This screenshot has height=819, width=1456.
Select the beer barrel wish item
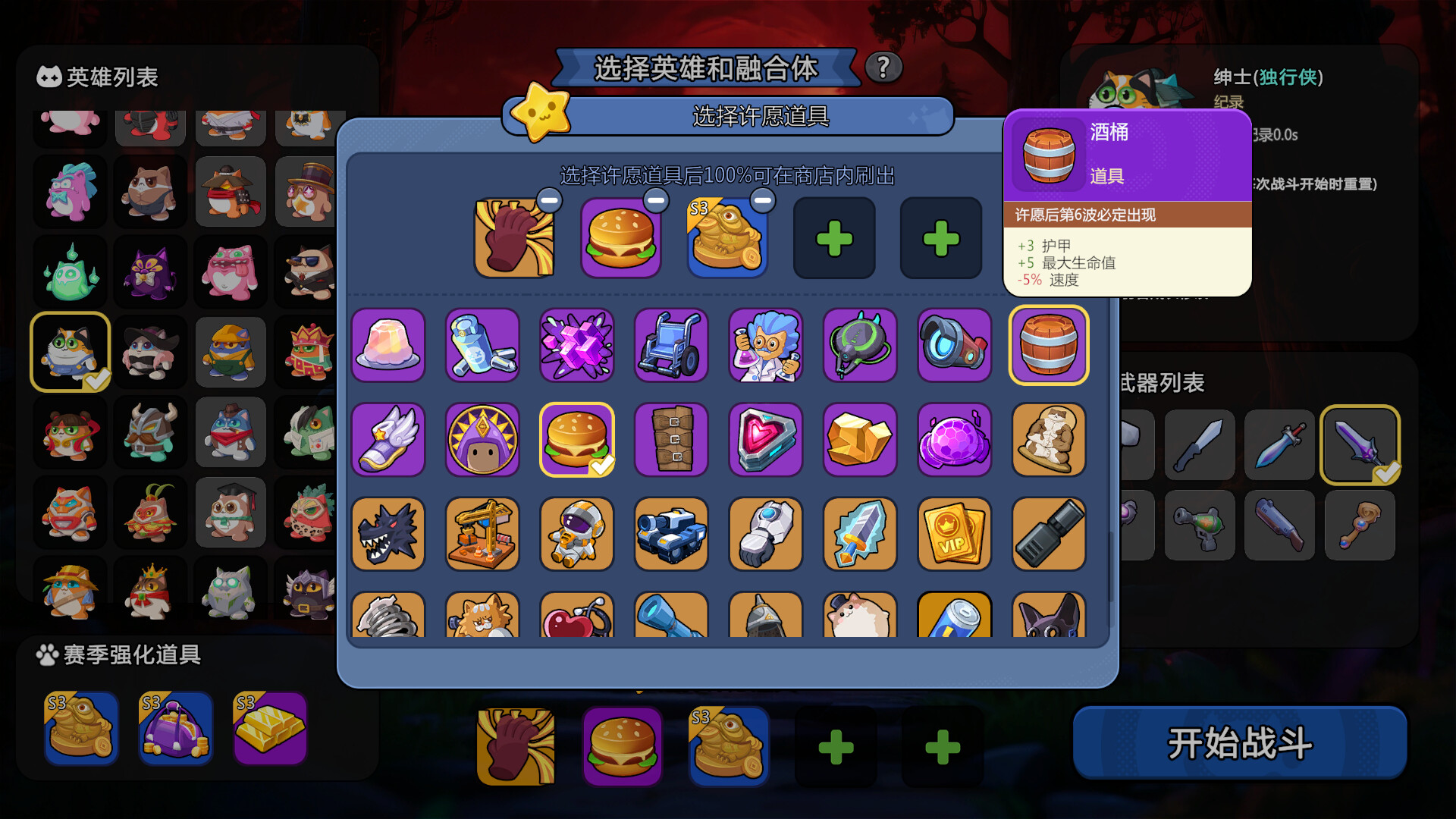1048,345
